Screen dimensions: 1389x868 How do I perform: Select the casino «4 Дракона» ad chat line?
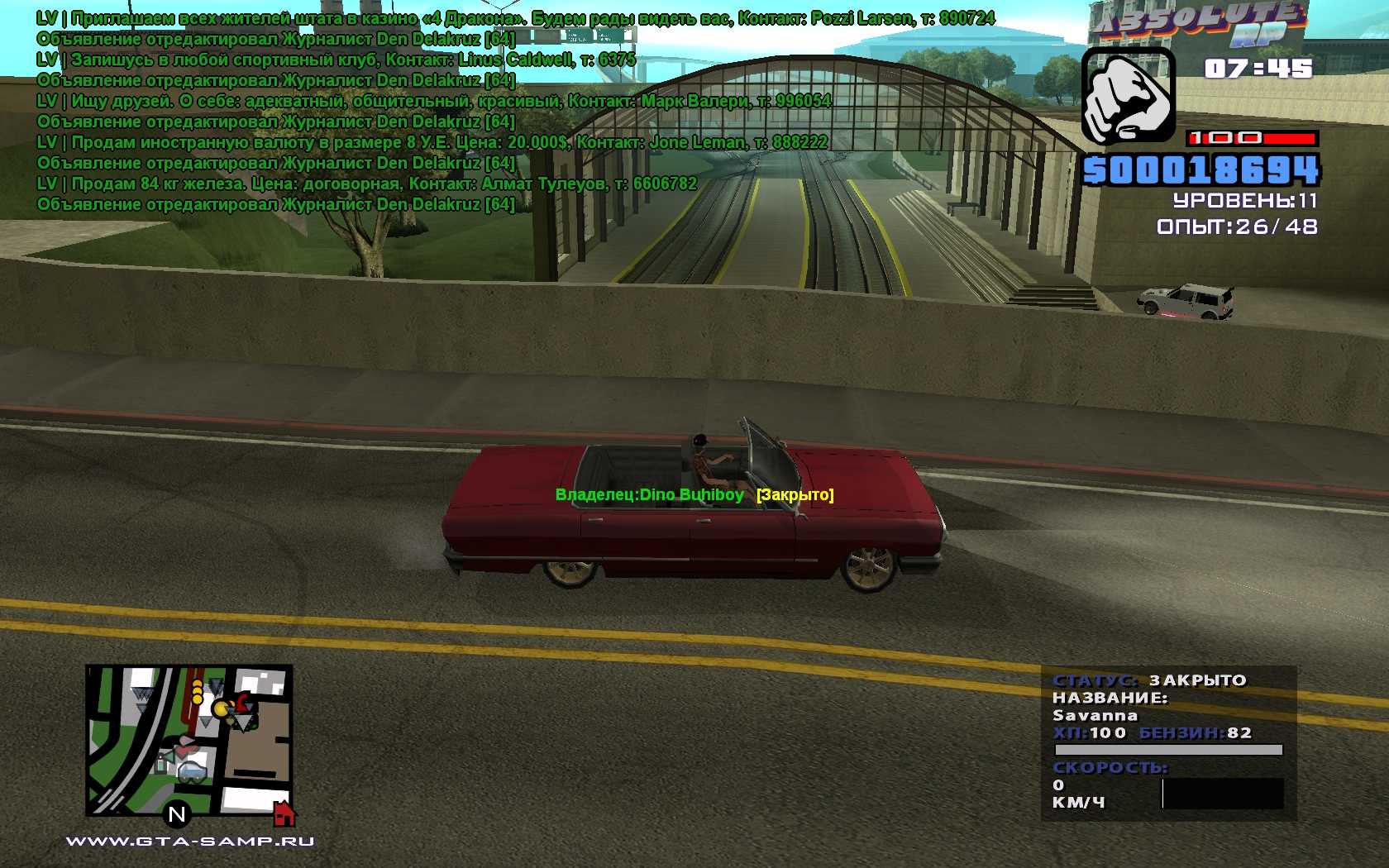tap(515, 18)
